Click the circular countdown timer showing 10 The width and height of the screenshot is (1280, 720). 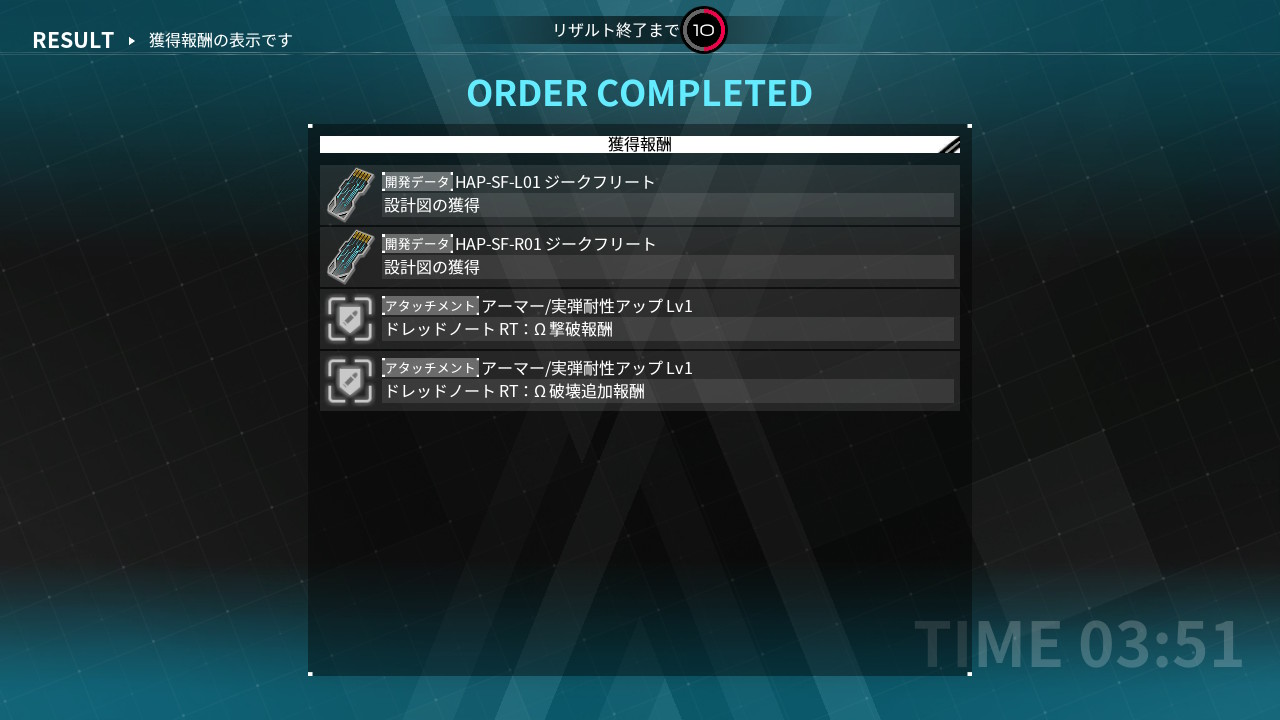pyautogui.click(x=703, y=31)
